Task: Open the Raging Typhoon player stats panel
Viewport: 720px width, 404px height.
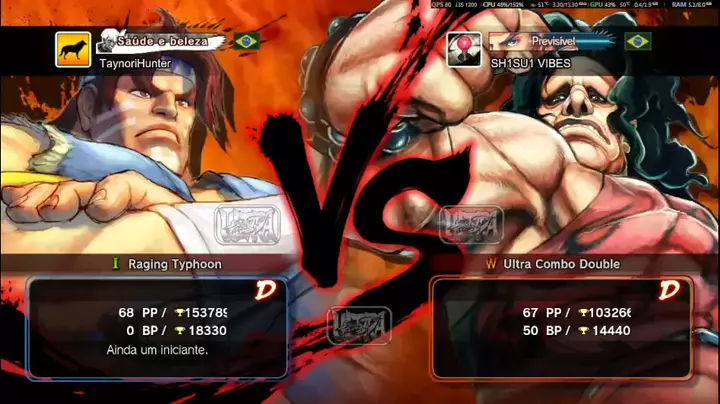Action: (158, 328)
